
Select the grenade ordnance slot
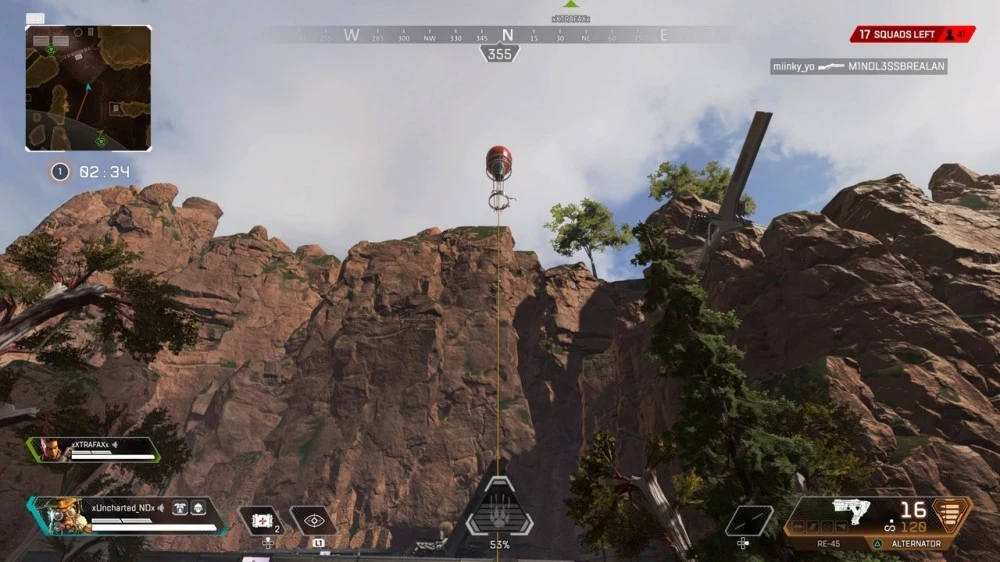(x=749, y=520)
